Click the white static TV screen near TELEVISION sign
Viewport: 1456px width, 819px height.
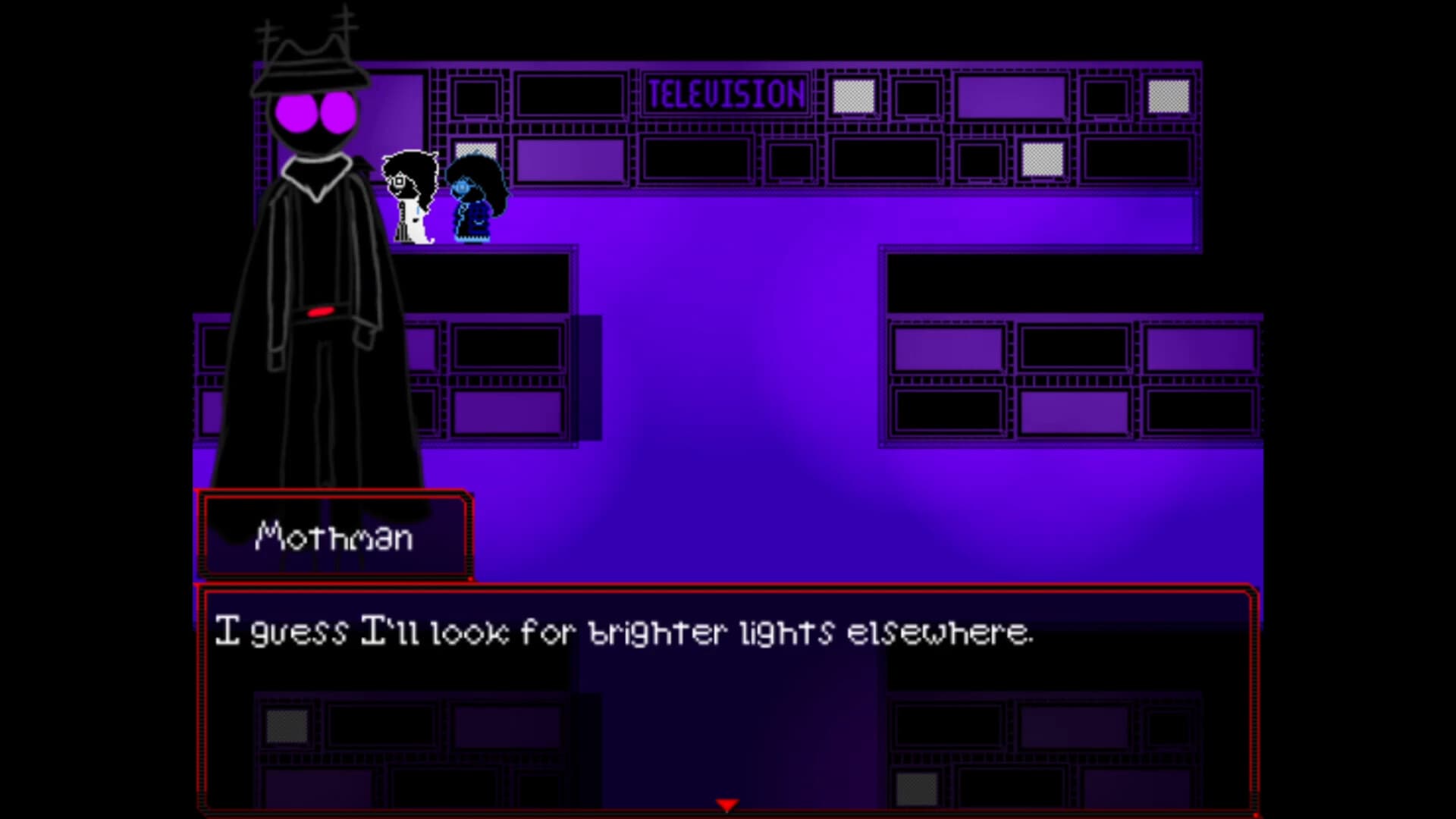855,97
